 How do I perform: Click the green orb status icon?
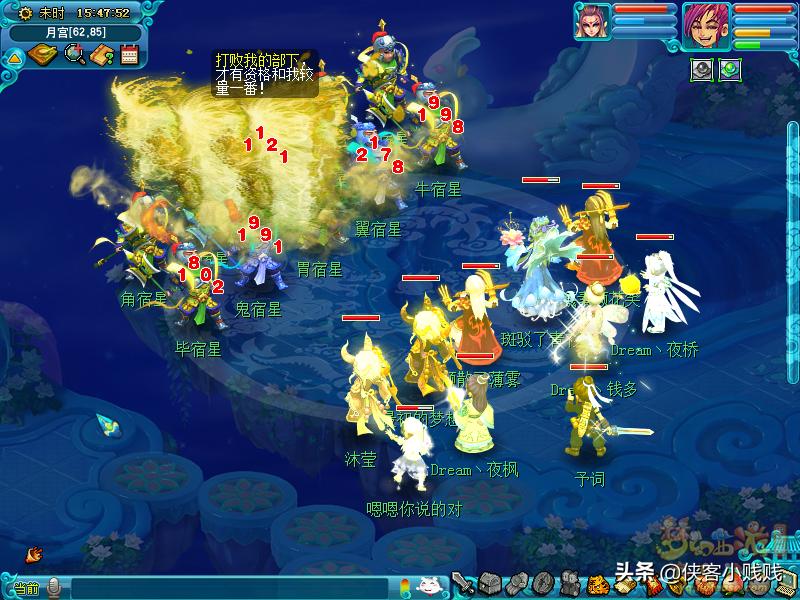pos(730,70)
